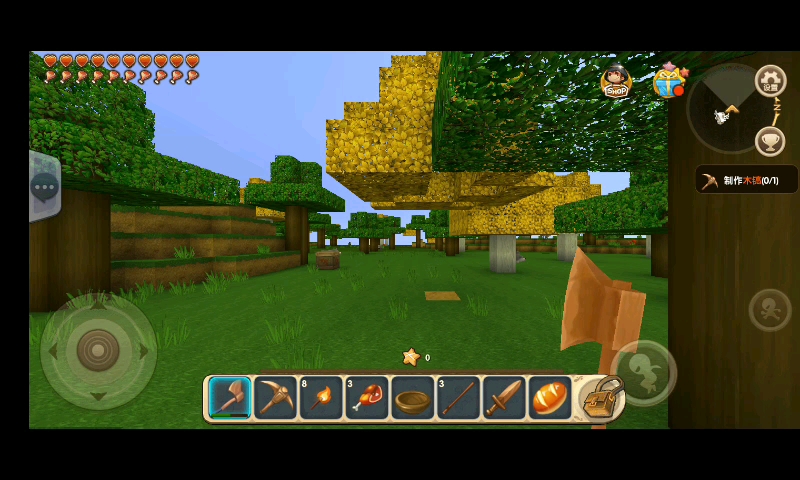Choose the torch stack in hotbar

(x=321, y=398)
